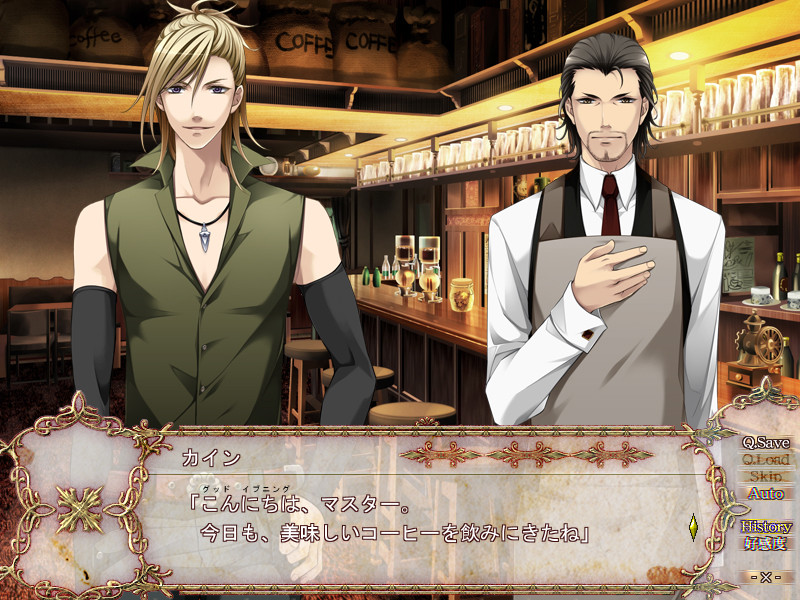800x600 pixels.
Task: Click the yellow diamond advance indicator
Action: pyautogui.click(x=692, y=524)
